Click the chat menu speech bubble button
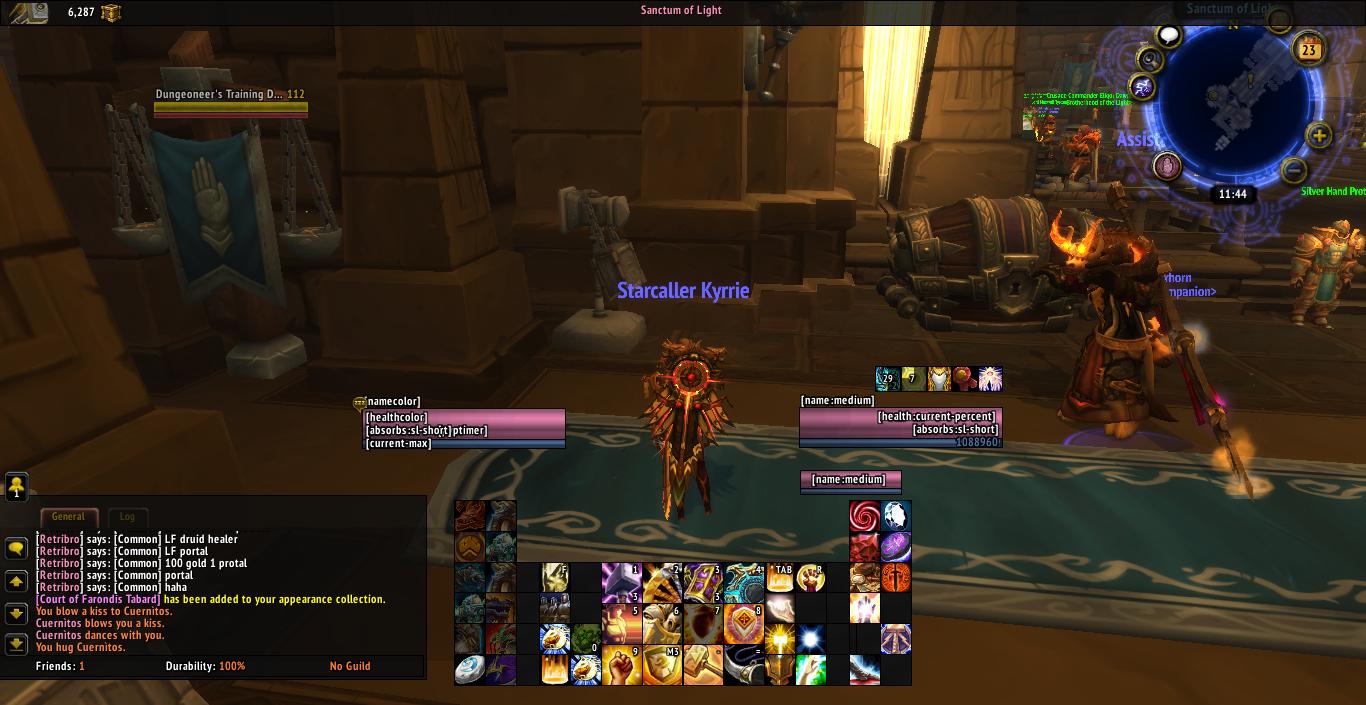1366x705 pixels. pos(16,548)
